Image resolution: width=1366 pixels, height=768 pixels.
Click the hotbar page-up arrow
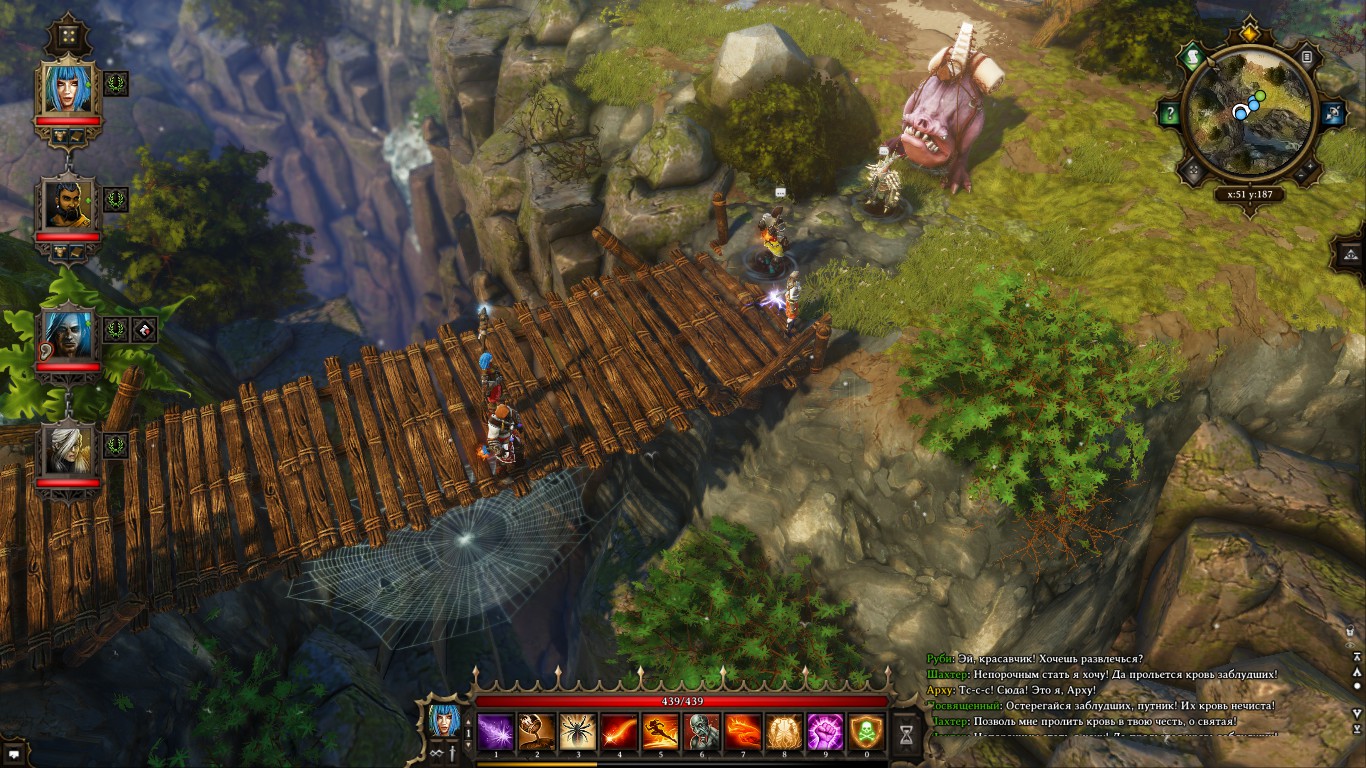[x=468, y=720]
